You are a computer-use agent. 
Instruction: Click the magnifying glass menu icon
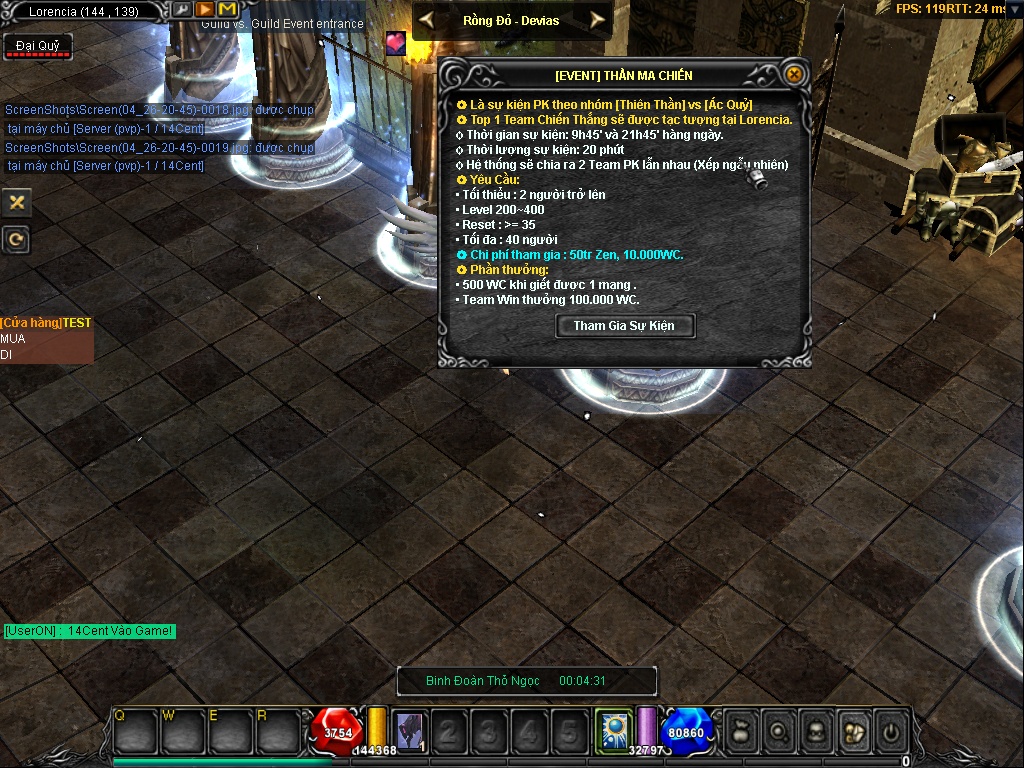tap(778, 732)
